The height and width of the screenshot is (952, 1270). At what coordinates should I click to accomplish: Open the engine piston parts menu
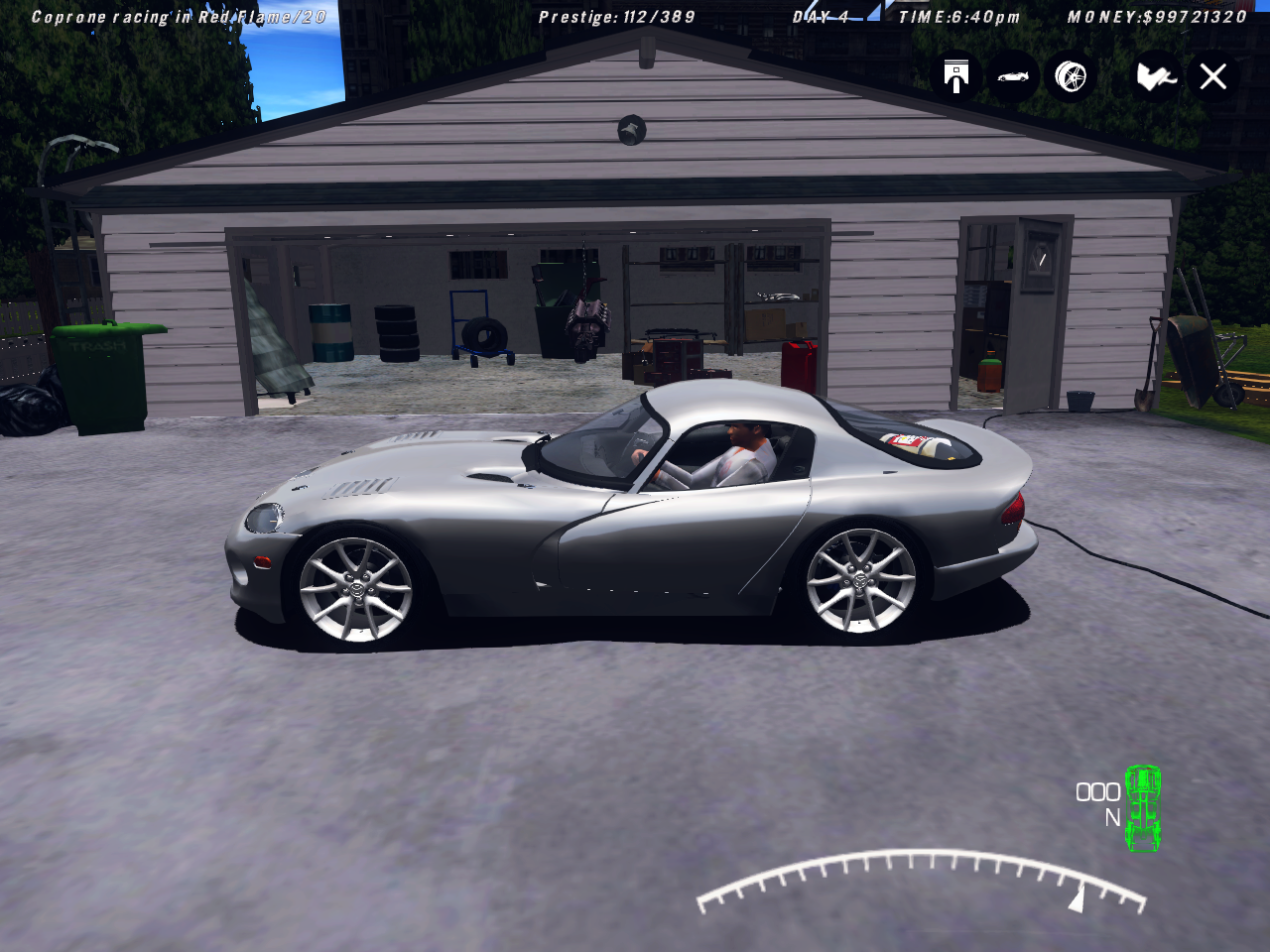click(x=956, y=76)
